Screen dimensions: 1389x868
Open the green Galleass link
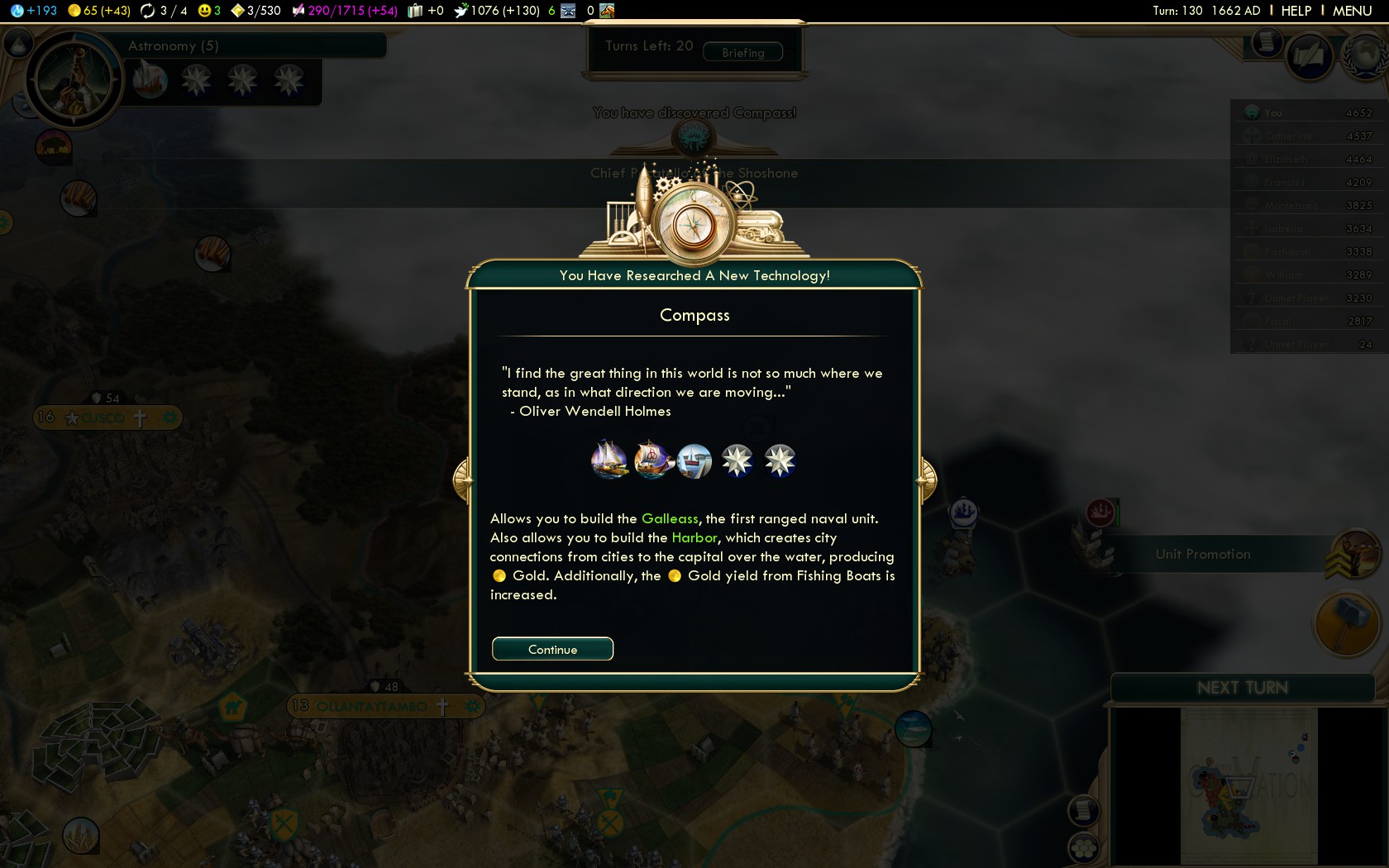click(670, 518)
